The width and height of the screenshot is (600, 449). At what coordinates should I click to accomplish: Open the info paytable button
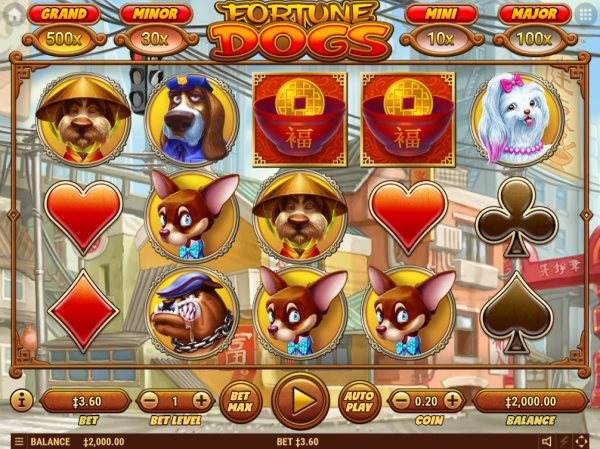click(21, 401)
